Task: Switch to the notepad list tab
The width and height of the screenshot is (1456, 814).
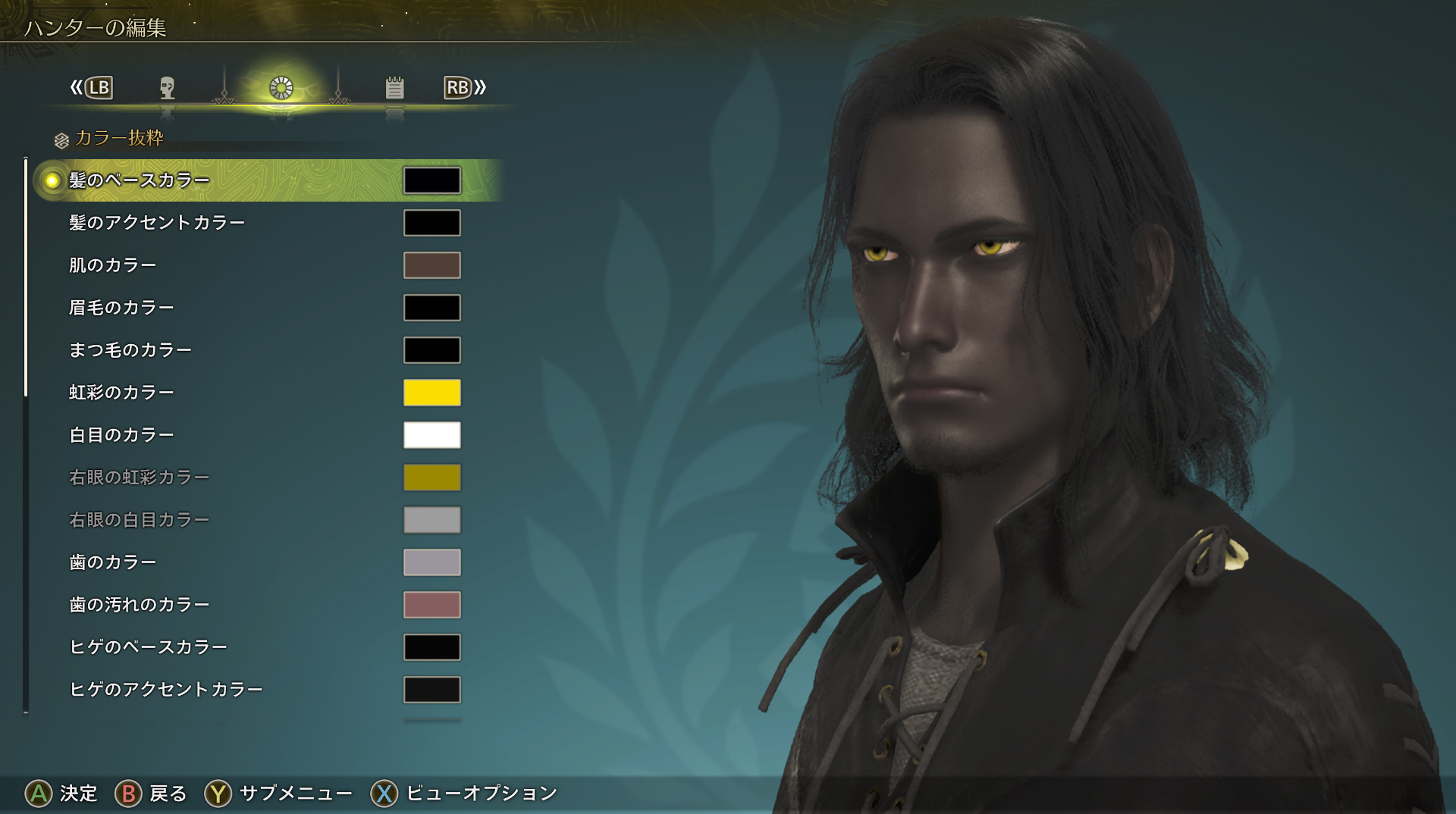Action: (394, 88)
